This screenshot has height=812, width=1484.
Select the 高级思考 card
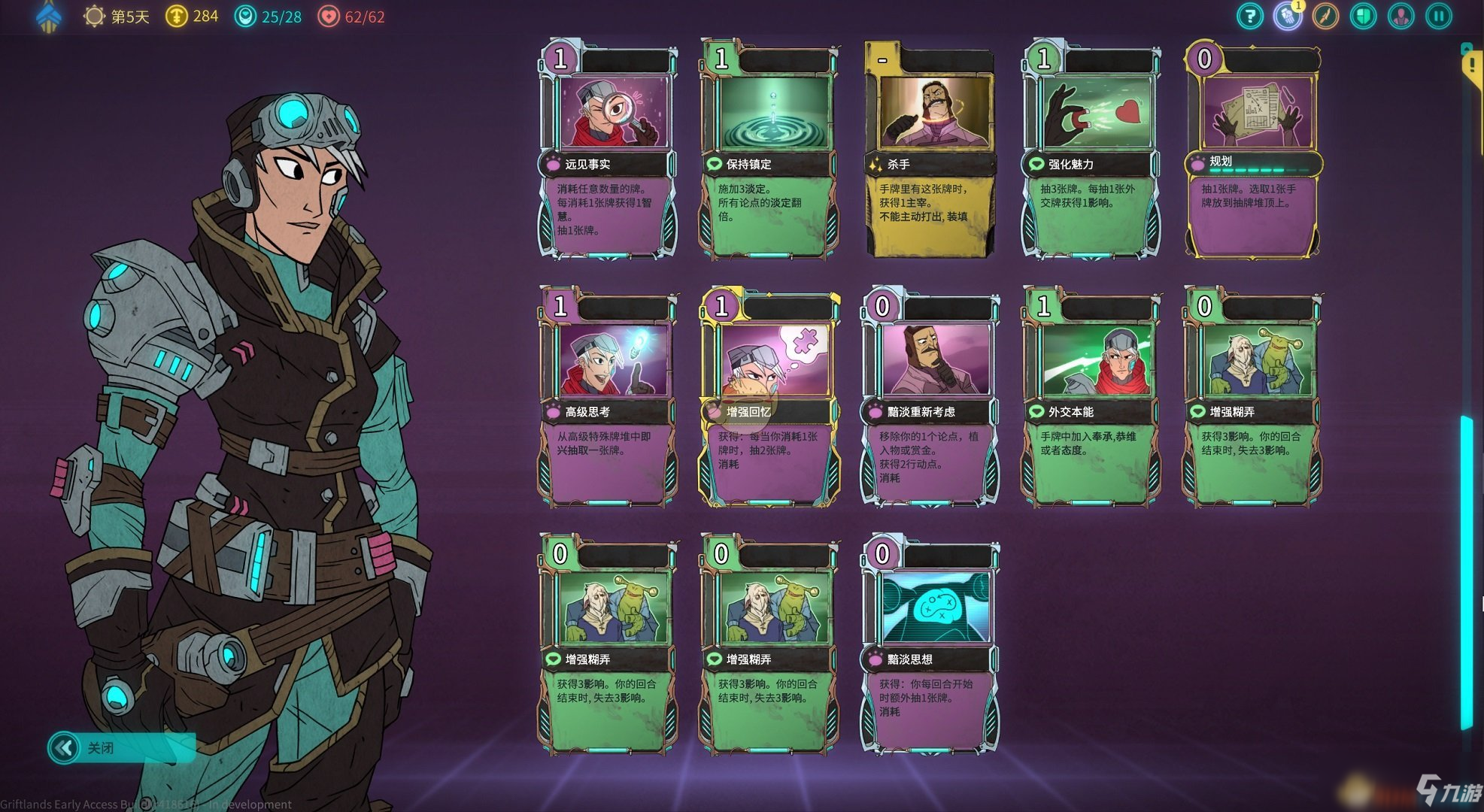click(608, 398)
